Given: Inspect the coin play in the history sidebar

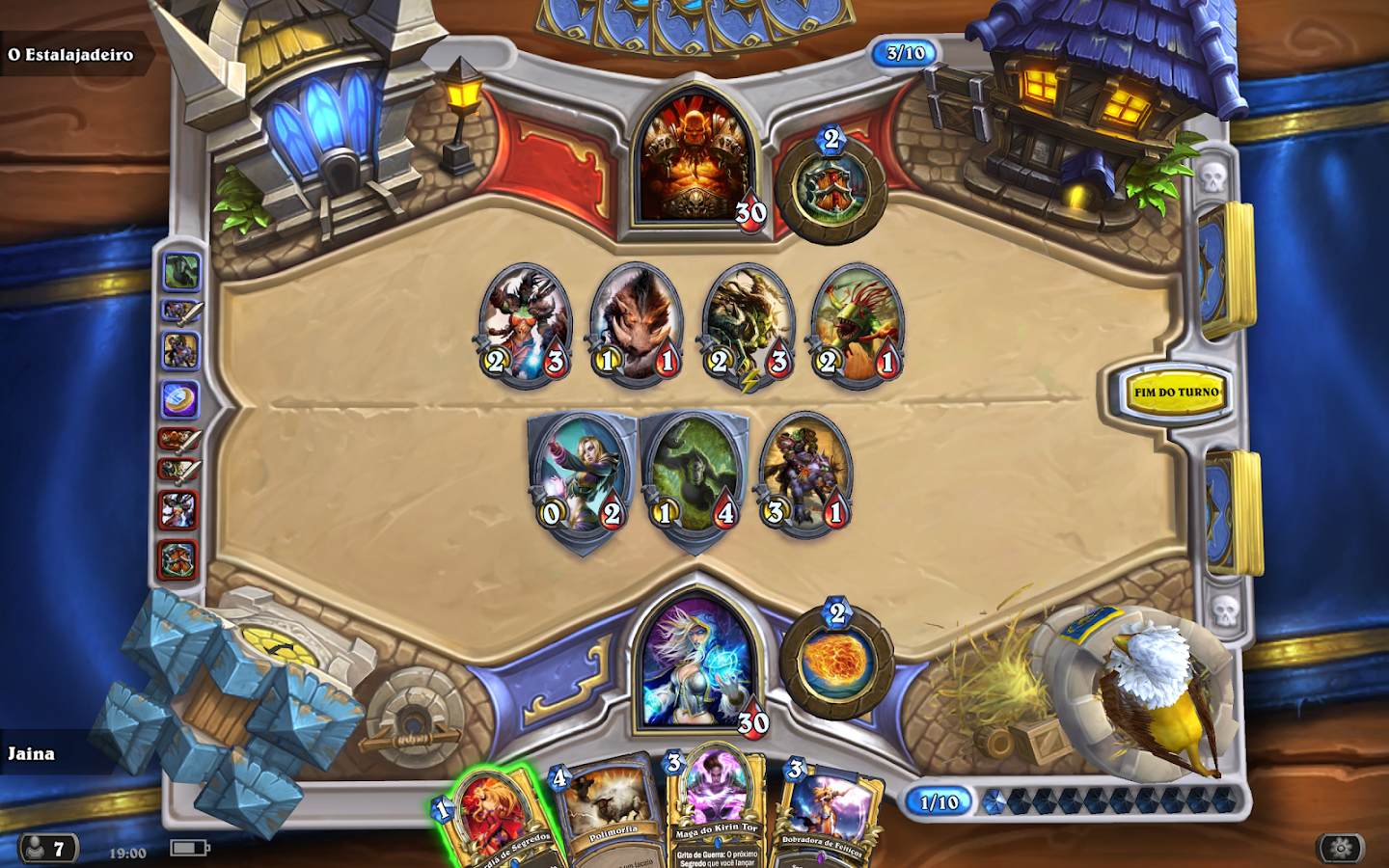Looking at the screenshot, I should [183, 396].
